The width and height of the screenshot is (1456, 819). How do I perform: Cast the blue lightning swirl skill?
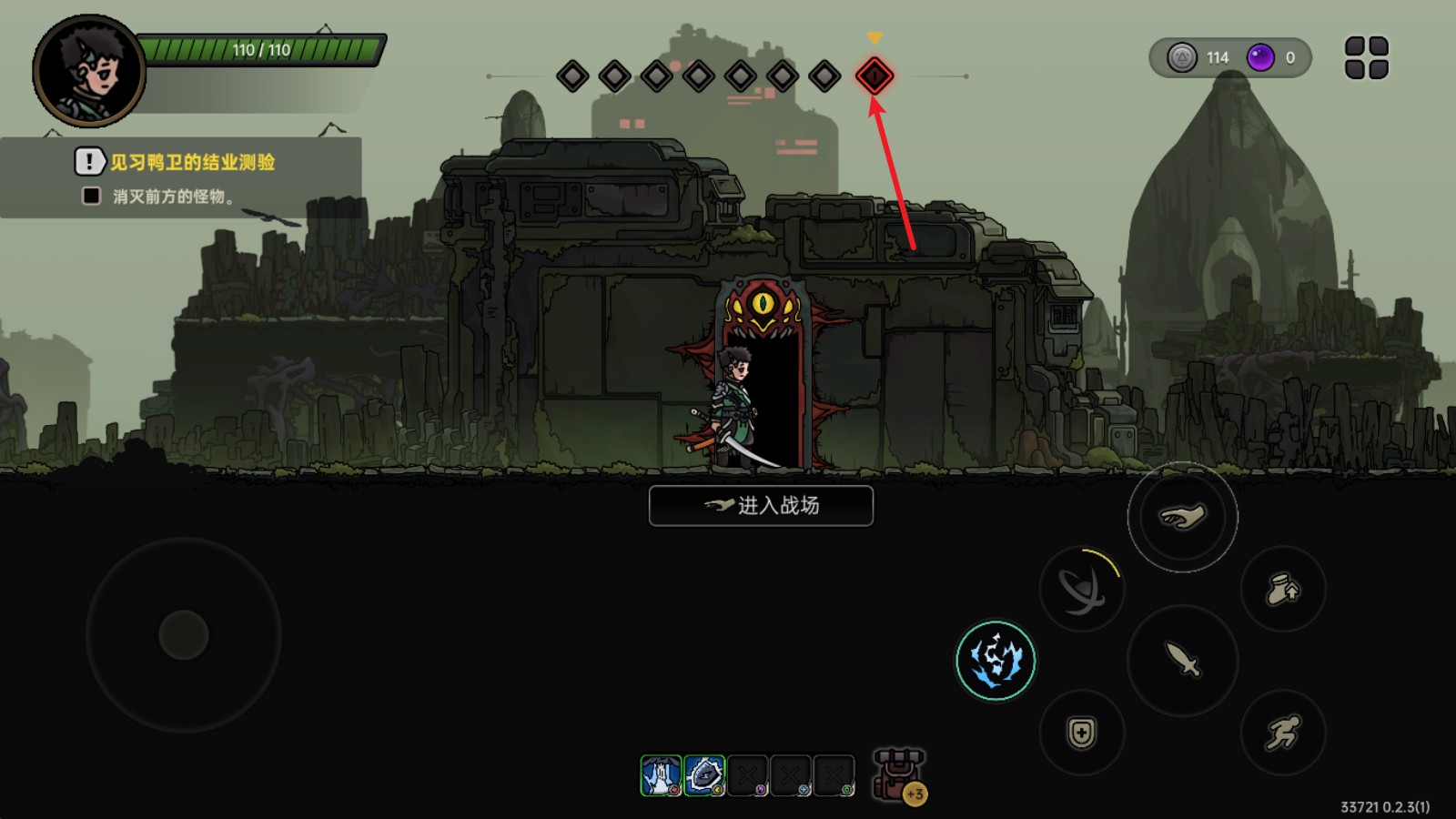click(996, 660)
